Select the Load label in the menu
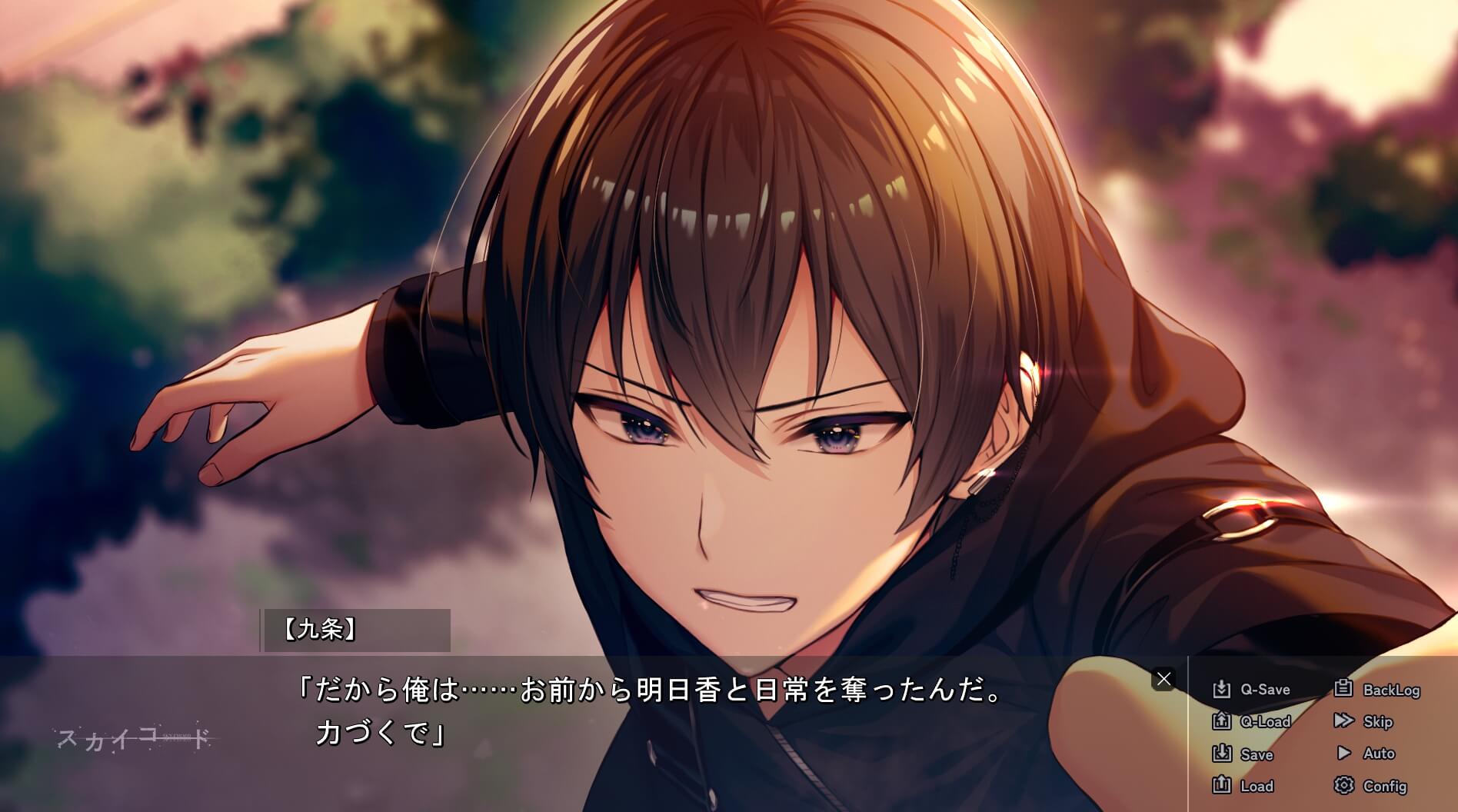The width and height of the screenshot is (1458, 812). pyautogui.click(x=1258, y=787)
